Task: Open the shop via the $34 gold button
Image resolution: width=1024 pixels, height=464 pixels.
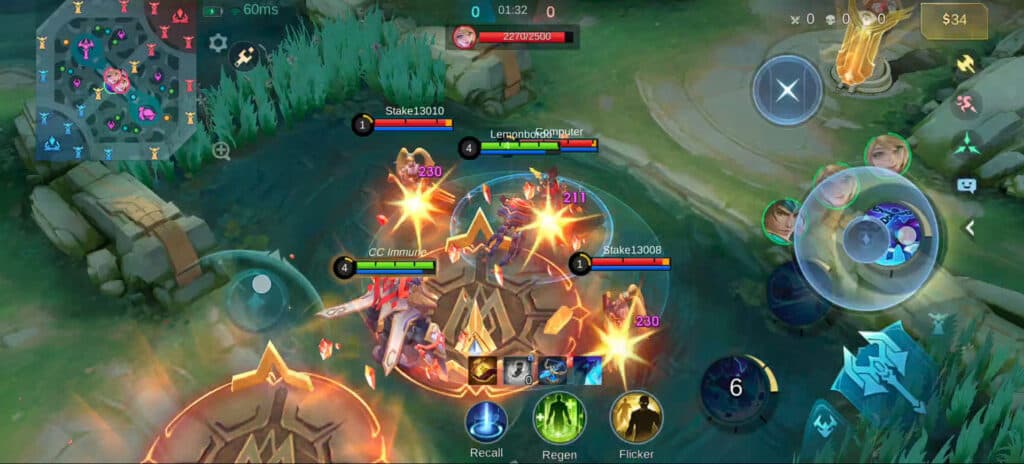Action: [953, 20]
